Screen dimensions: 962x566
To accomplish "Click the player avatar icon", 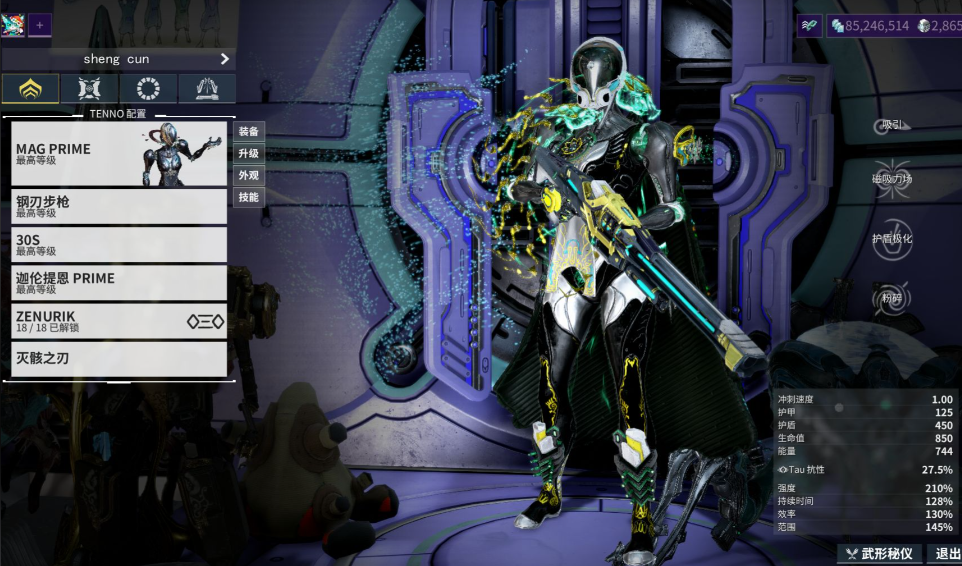I will [x=14, y=24].
